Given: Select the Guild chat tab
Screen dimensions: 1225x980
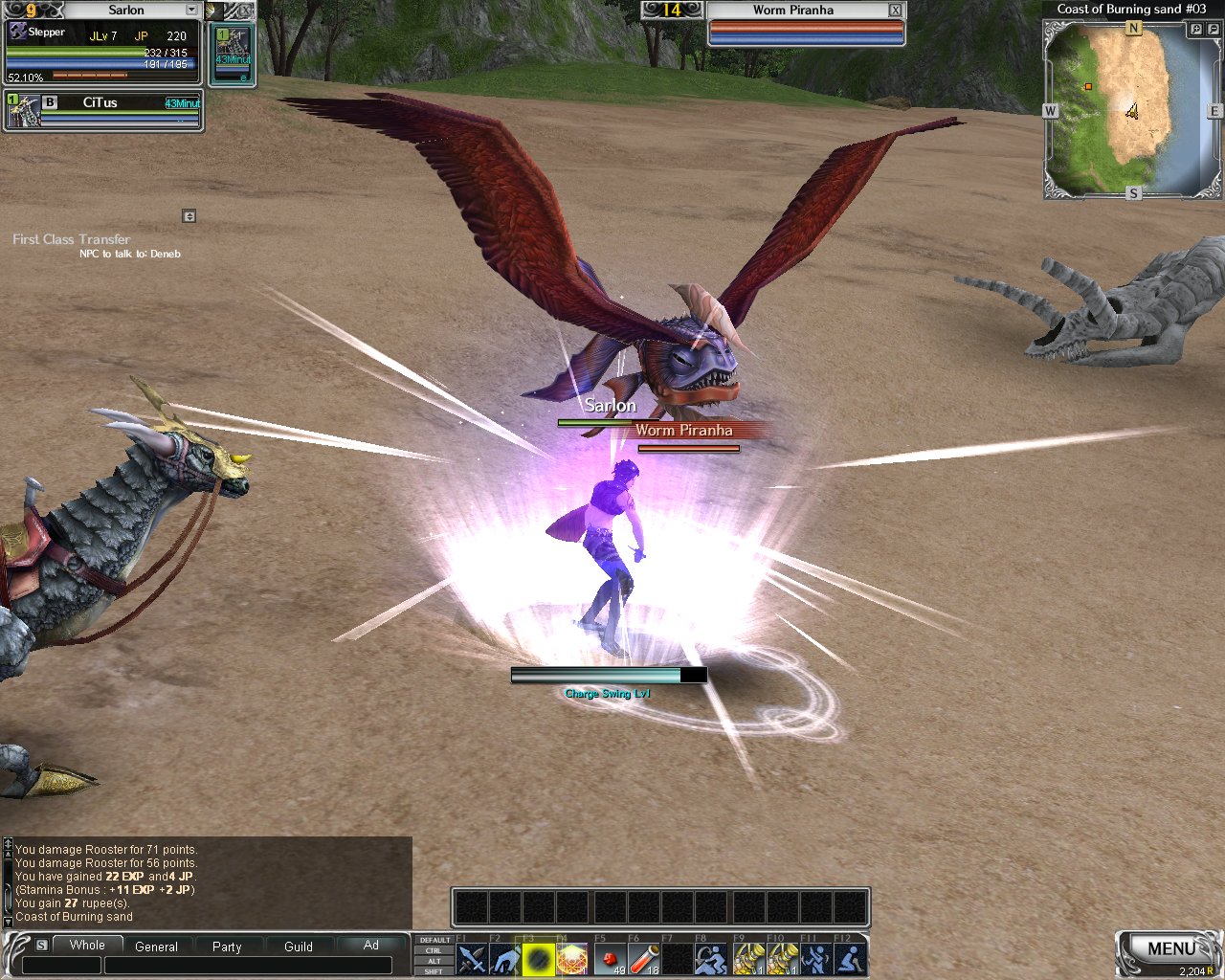Looking at the screenshot, I should point(299,947).
